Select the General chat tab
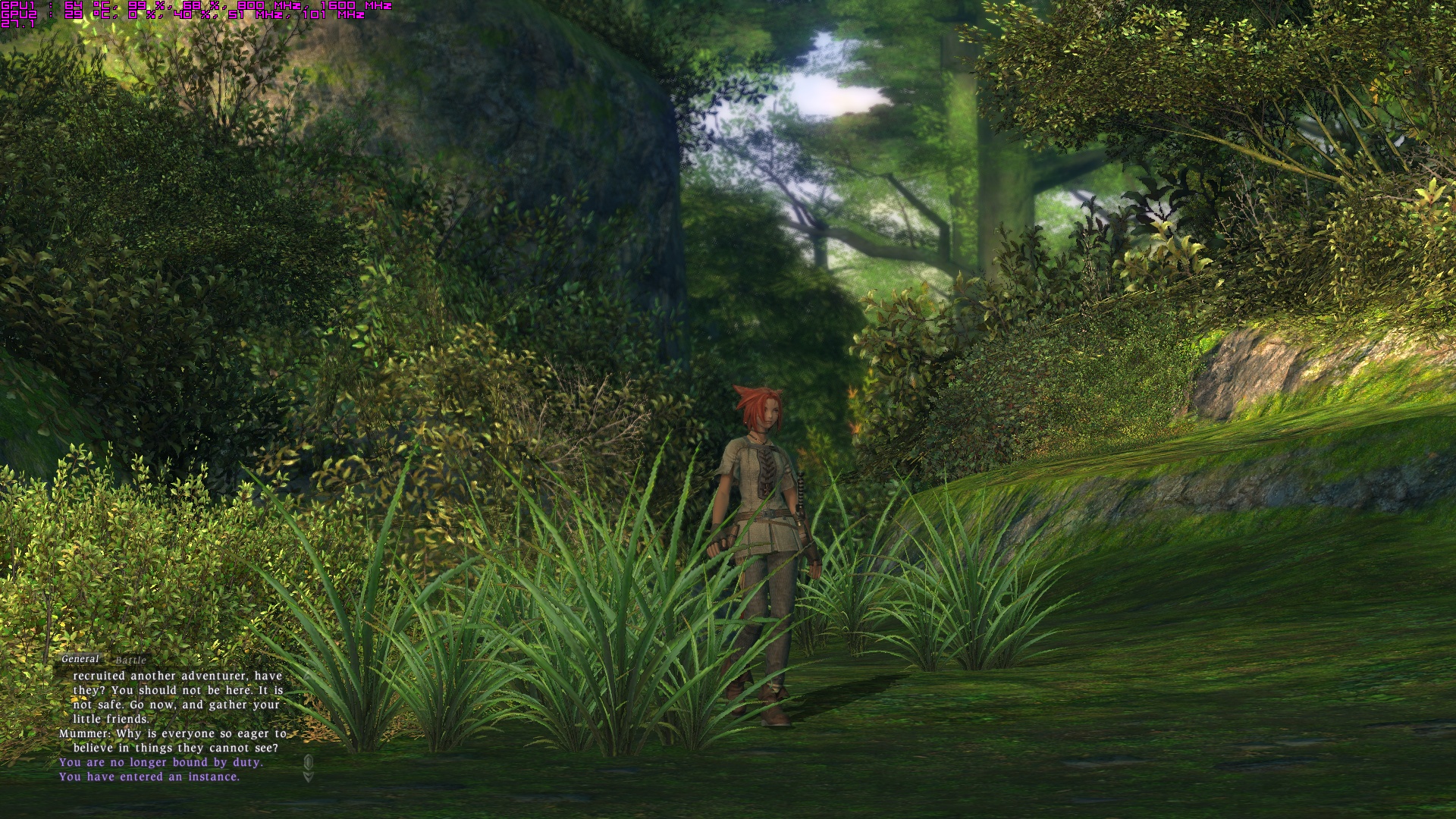 coord(80,659)
